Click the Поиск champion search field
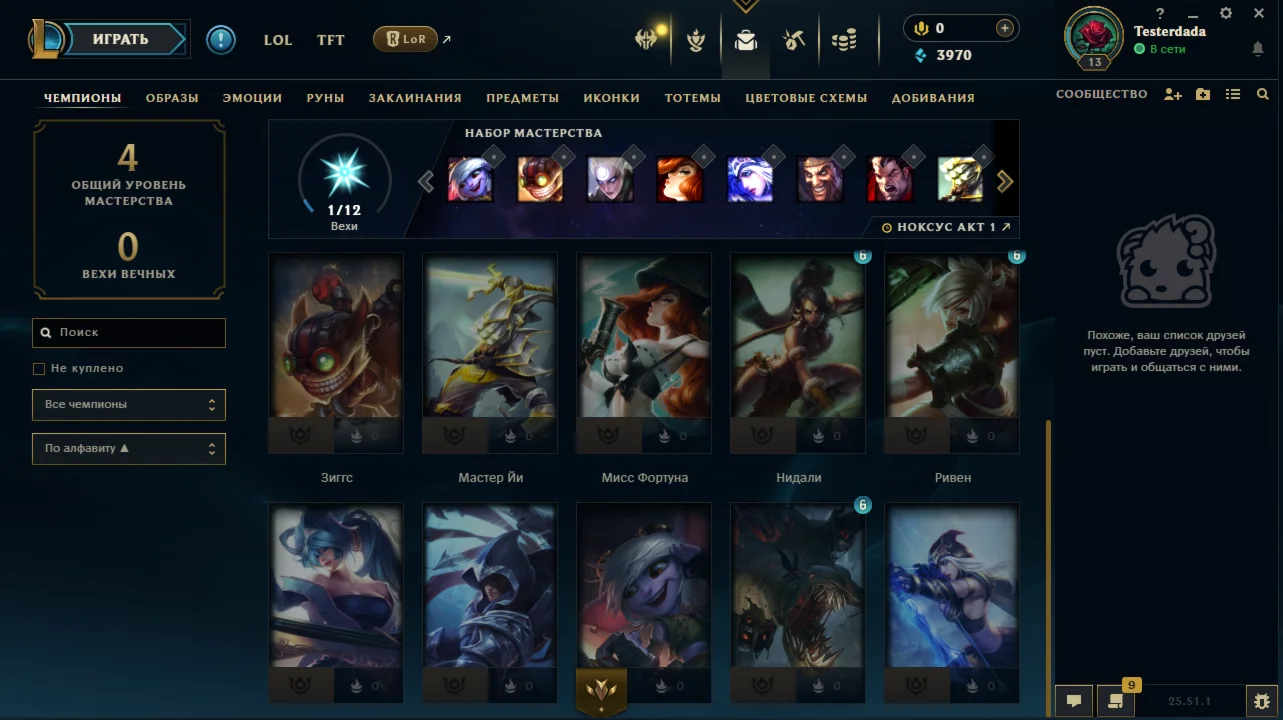 (128, 332)
